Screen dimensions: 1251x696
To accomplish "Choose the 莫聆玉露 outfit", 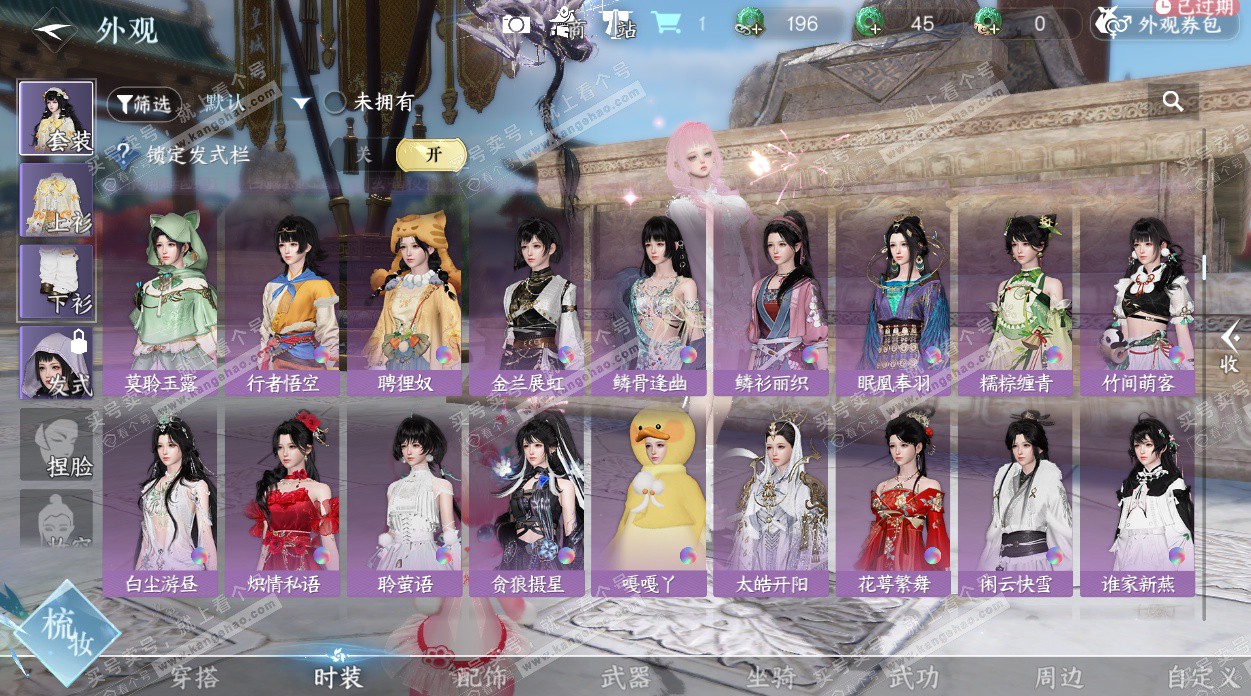I will (x=160, y=300).
